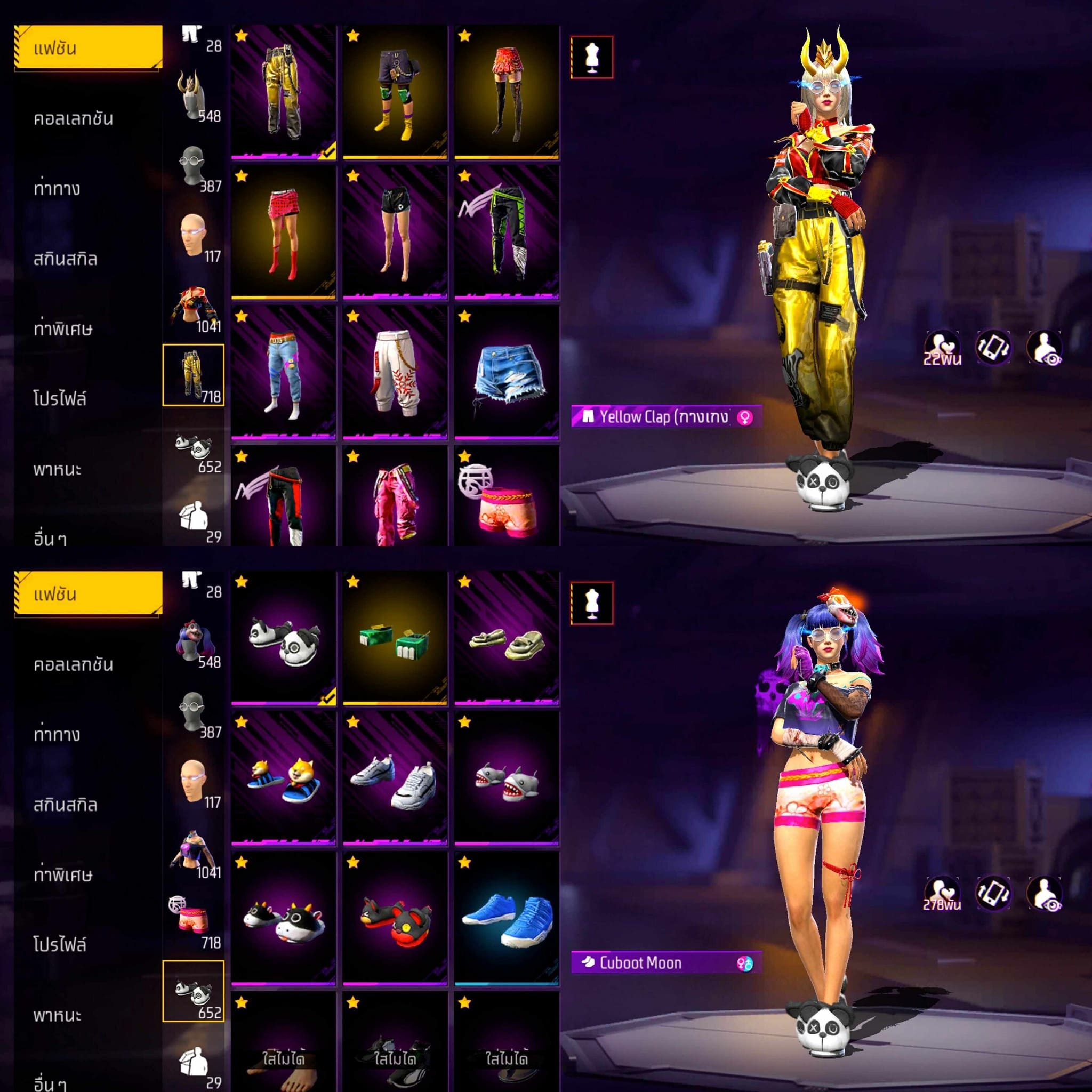Pick the blue sneakers
Image resolution: width=1092 pixels, height=1092 pixels.
(507, 919)
